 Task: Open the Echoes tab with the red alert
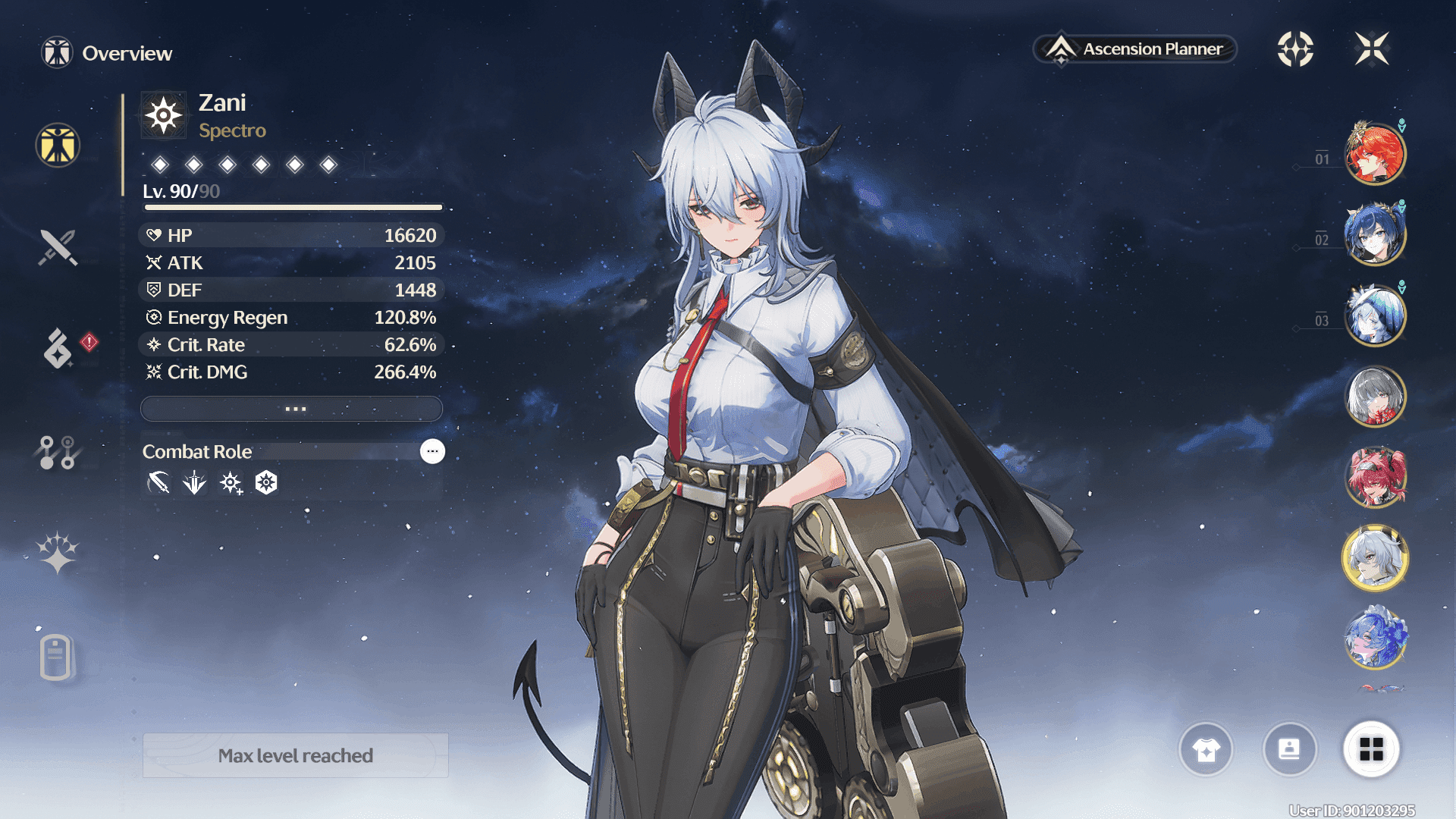(x=58, y=348)
